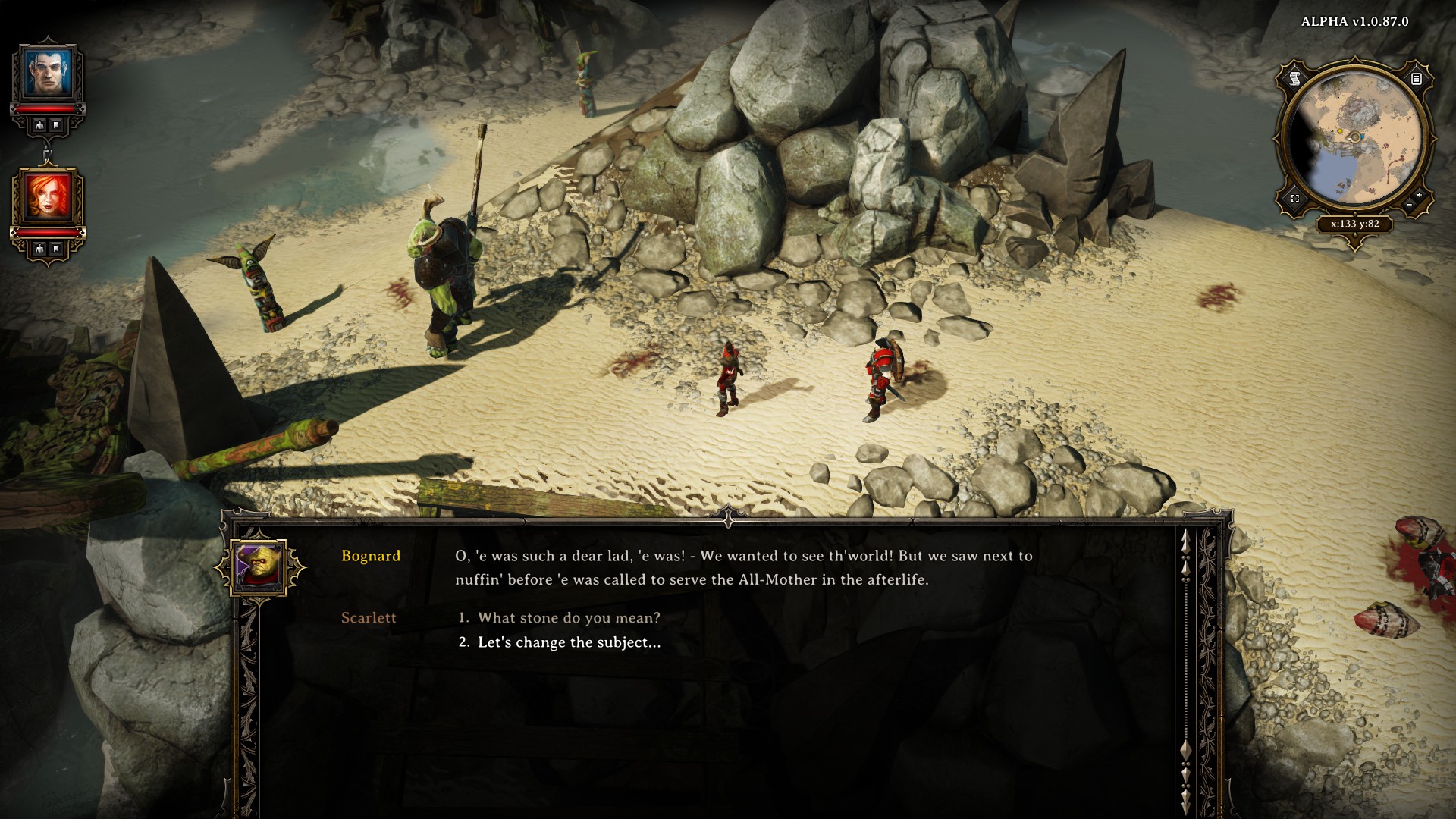Image resolution: width=1456 pixels, height=819 pixels.
Task: Open the male hero's character sheet icon
Action: [x=39, y=125]
